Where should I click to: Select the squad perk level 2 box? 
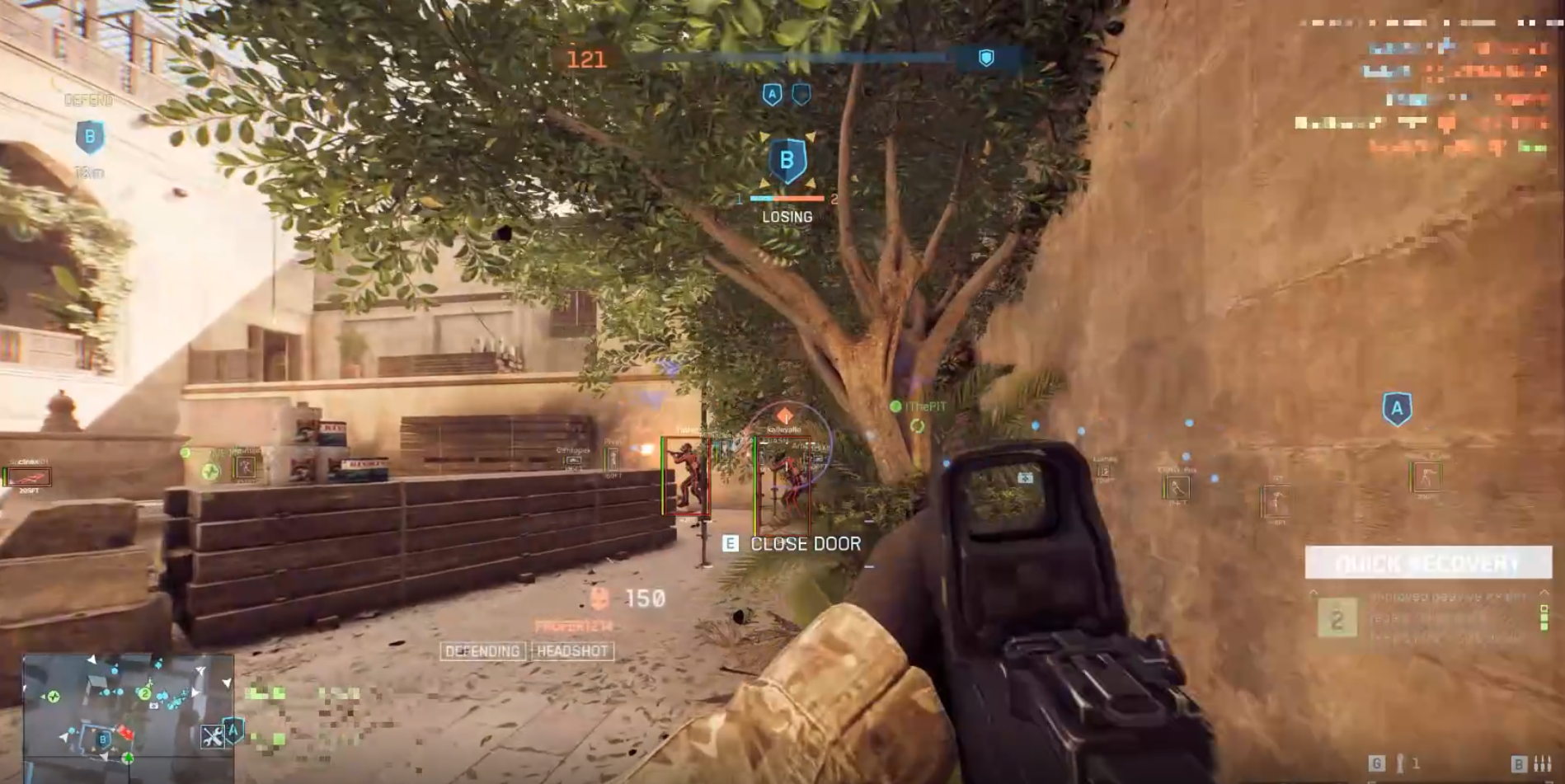click(x=1337, y=619)
